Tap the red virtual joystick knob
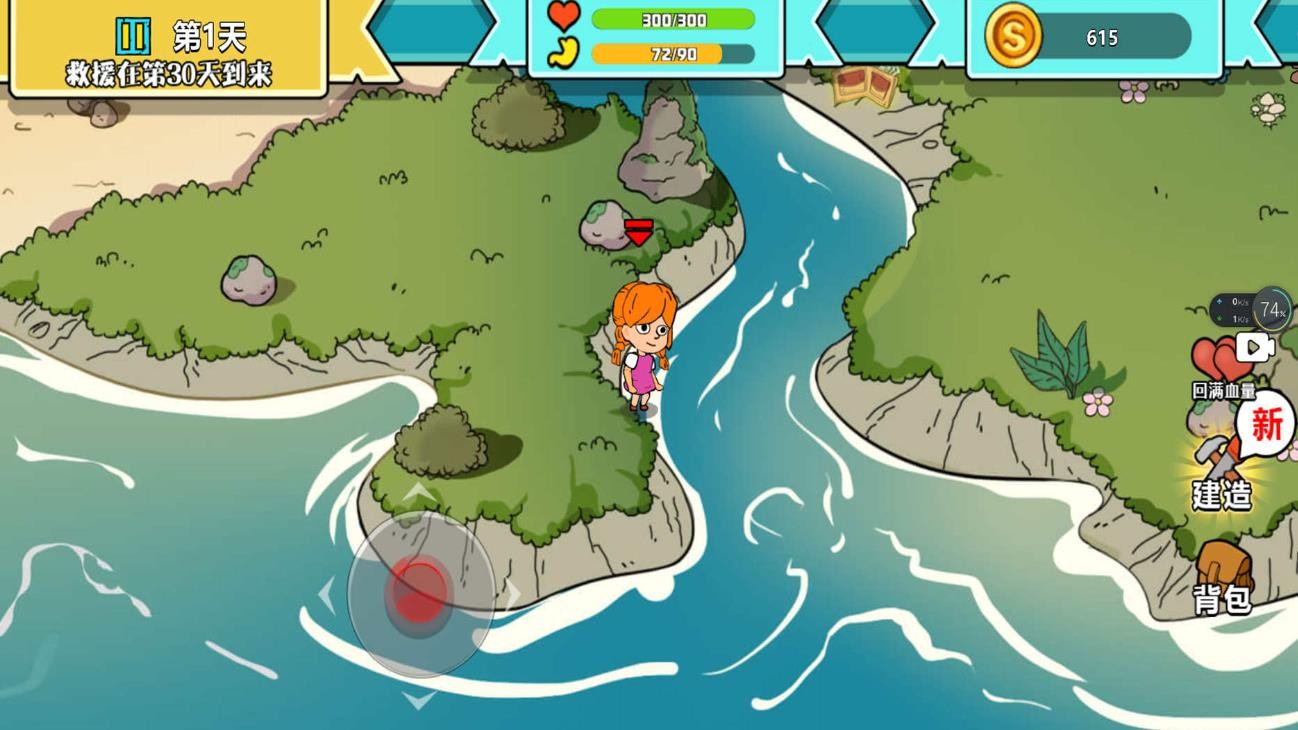This screenshot has height=730, width=1298. point(420,592)
